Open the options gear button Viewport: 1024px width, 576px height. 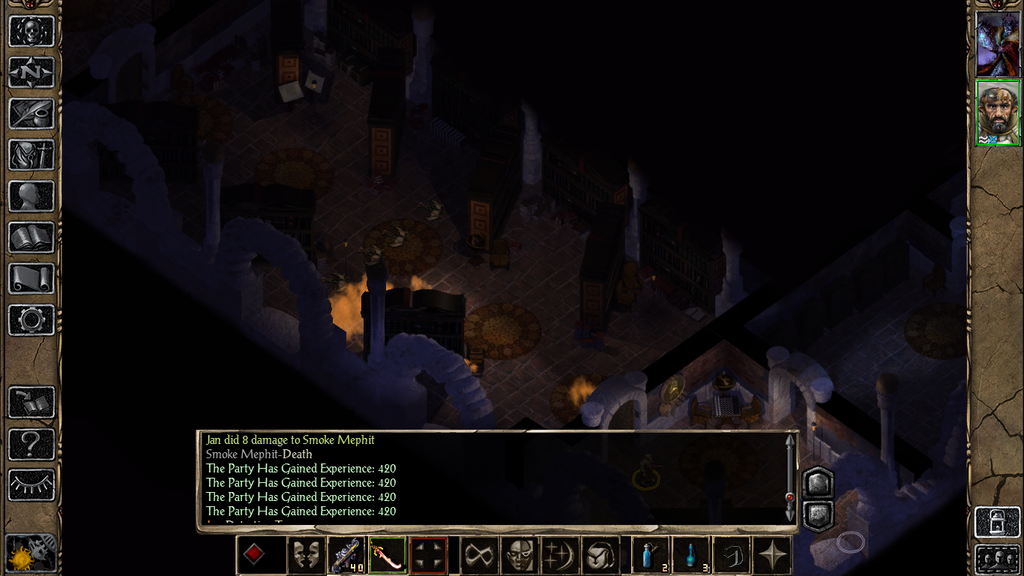pos(31,320)
